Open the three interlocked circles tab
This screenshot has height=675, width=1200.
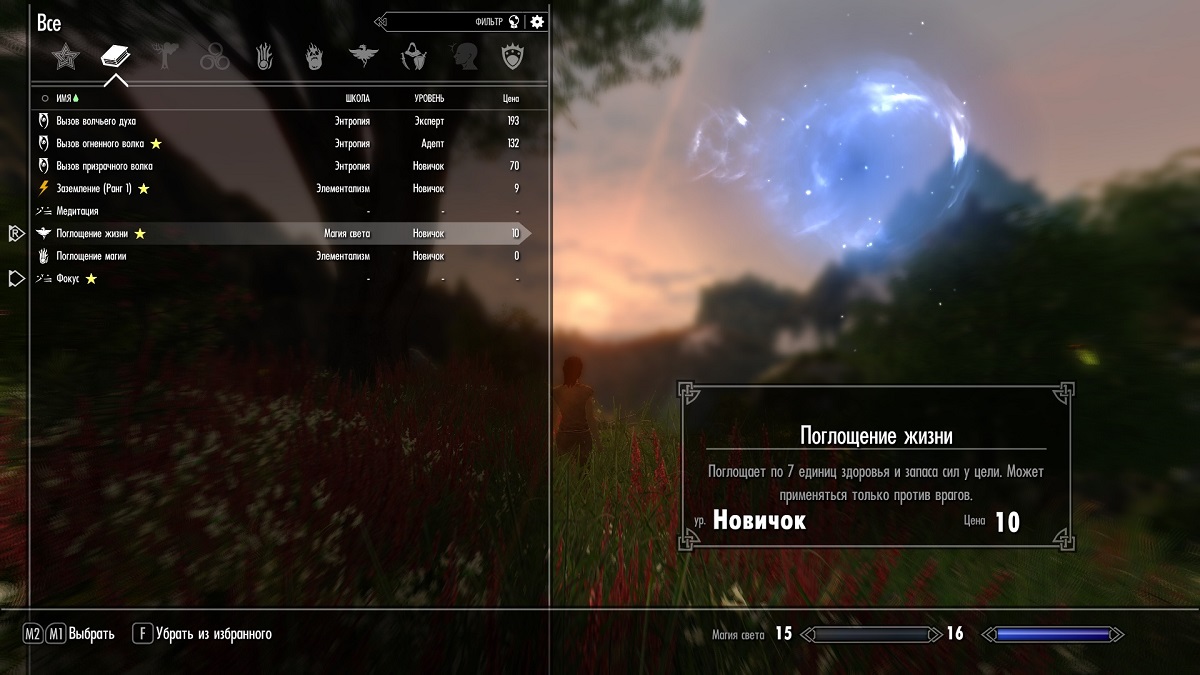pyautogui.click(x=214, y=56)
